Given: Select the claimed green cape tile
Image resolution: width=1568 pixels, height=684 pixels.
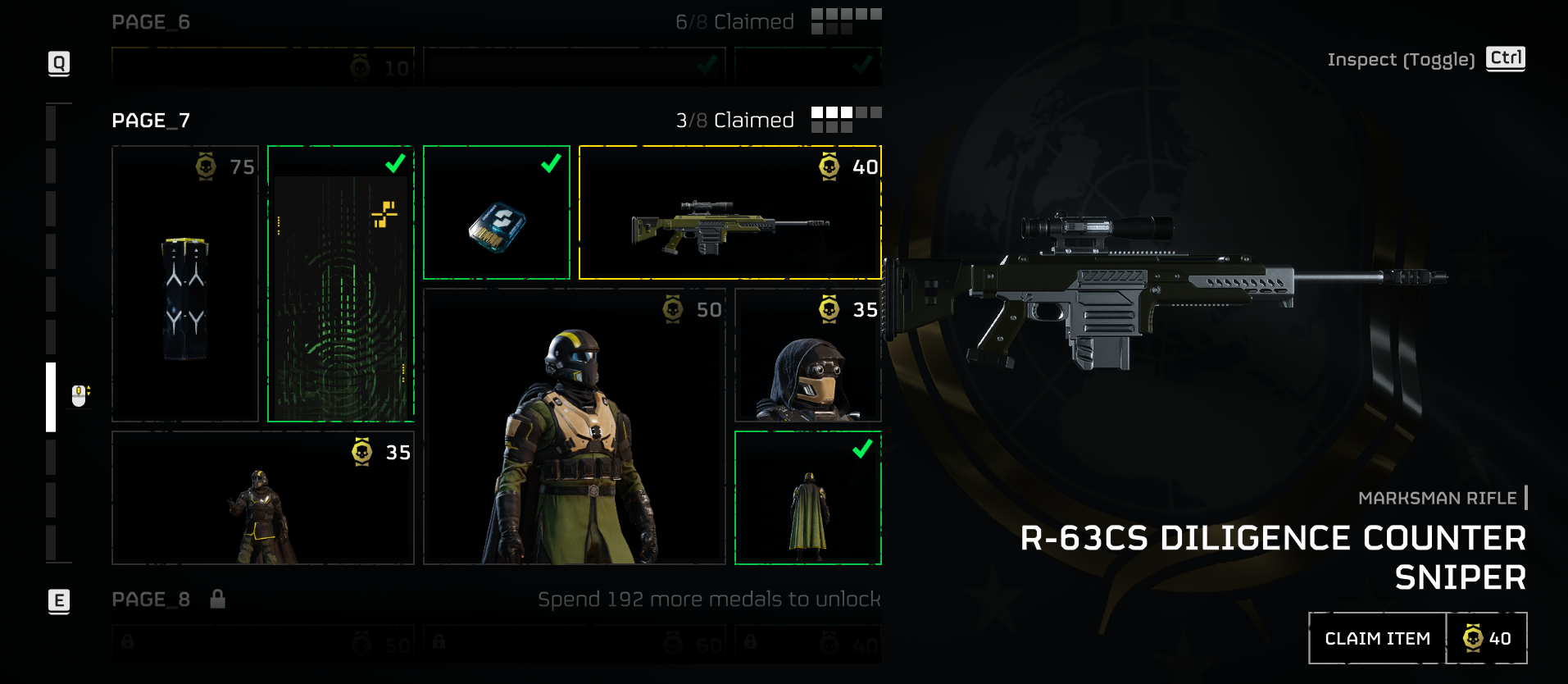Looking at the screenshot, I should coord(808,498).
